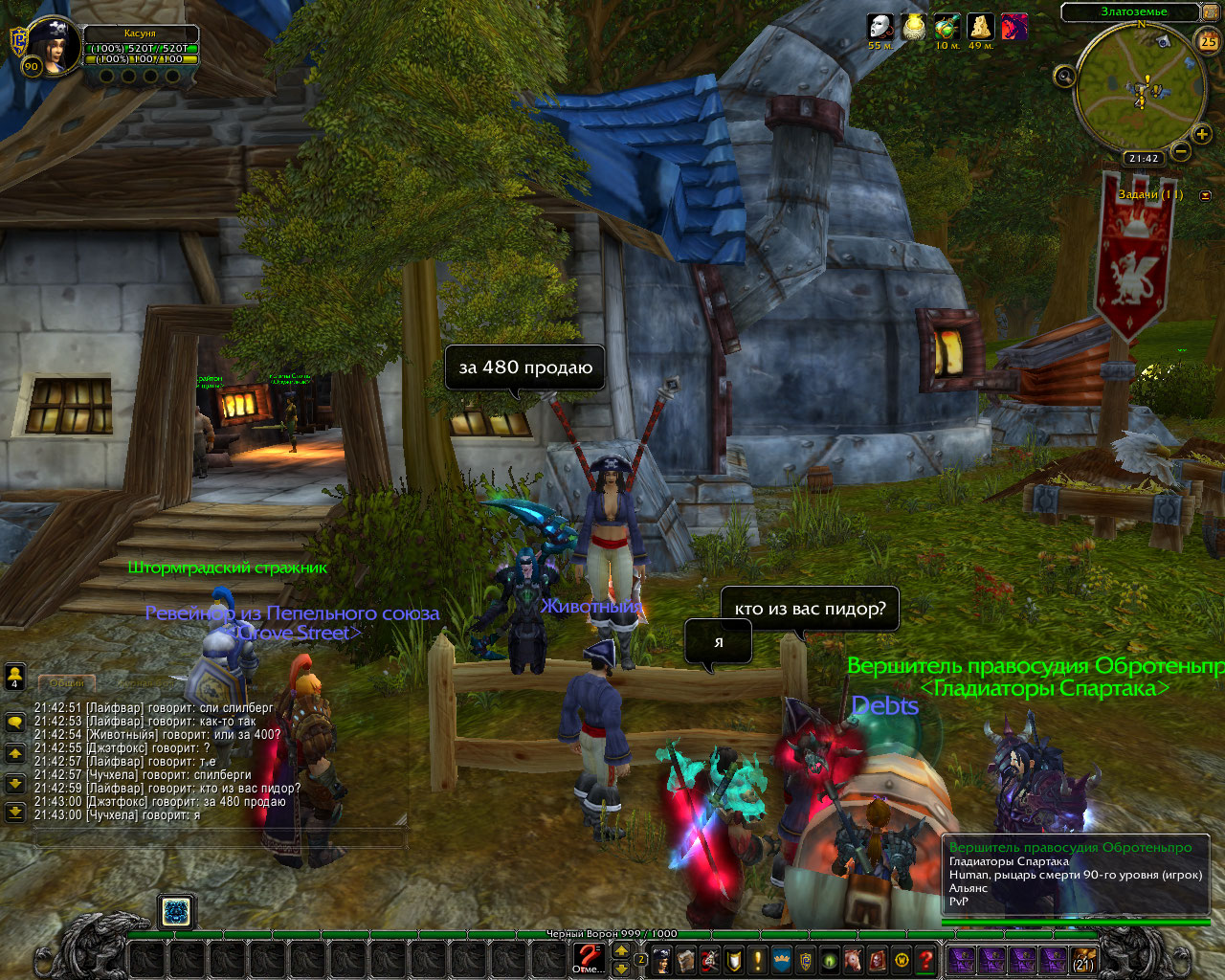
Task: Open world map button beside Златоземье
Action: point(1210,13)
